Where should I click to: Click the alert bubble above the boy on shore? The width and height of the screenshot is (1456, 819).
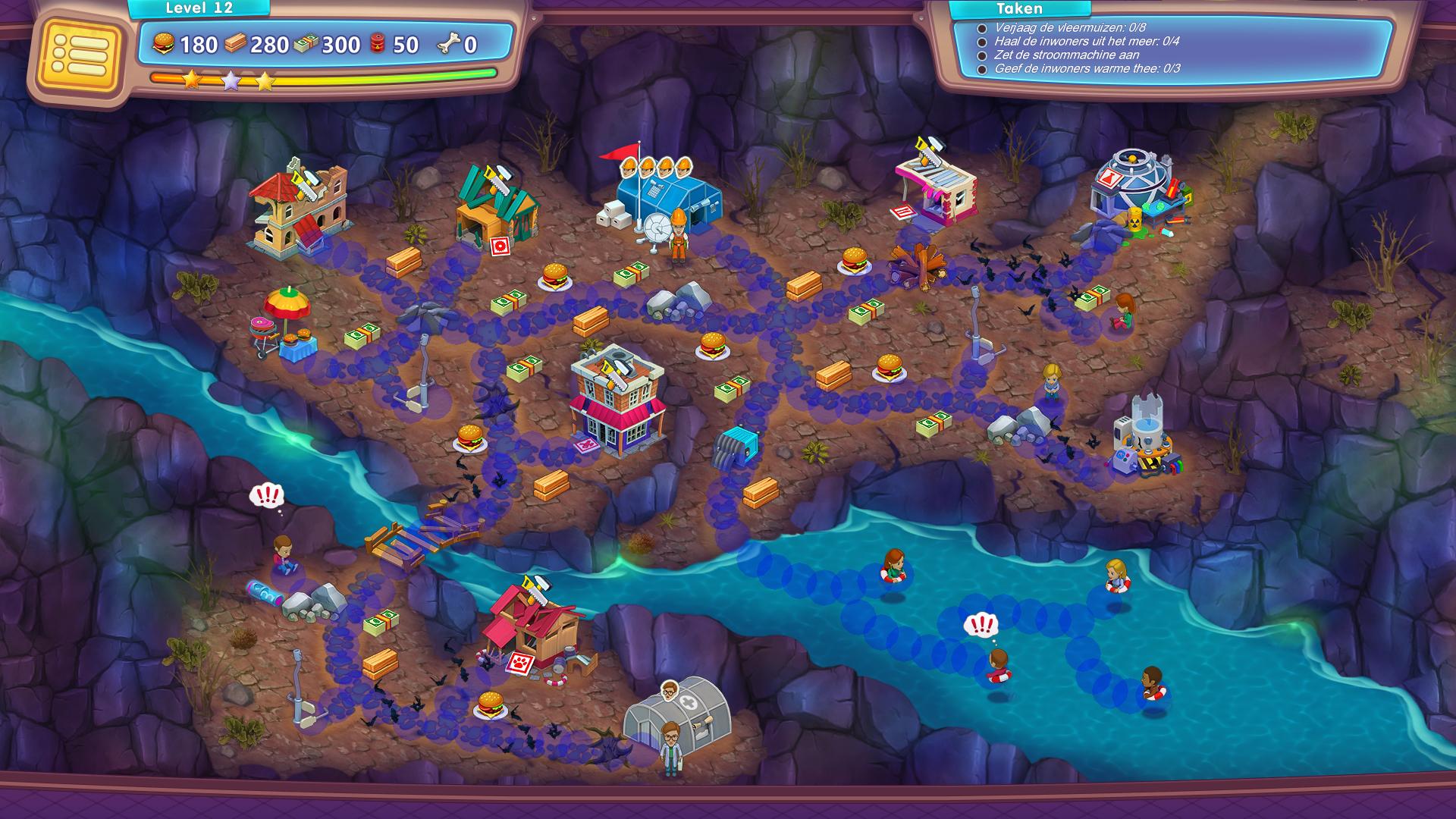[266, 497]
